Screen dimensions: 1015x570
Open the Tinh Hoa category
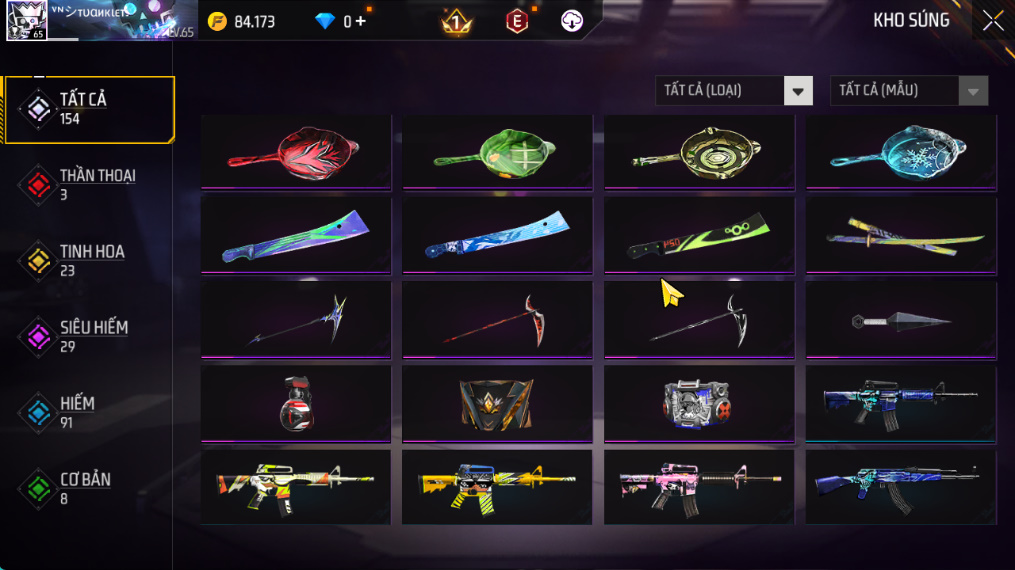tap(90, 260)
